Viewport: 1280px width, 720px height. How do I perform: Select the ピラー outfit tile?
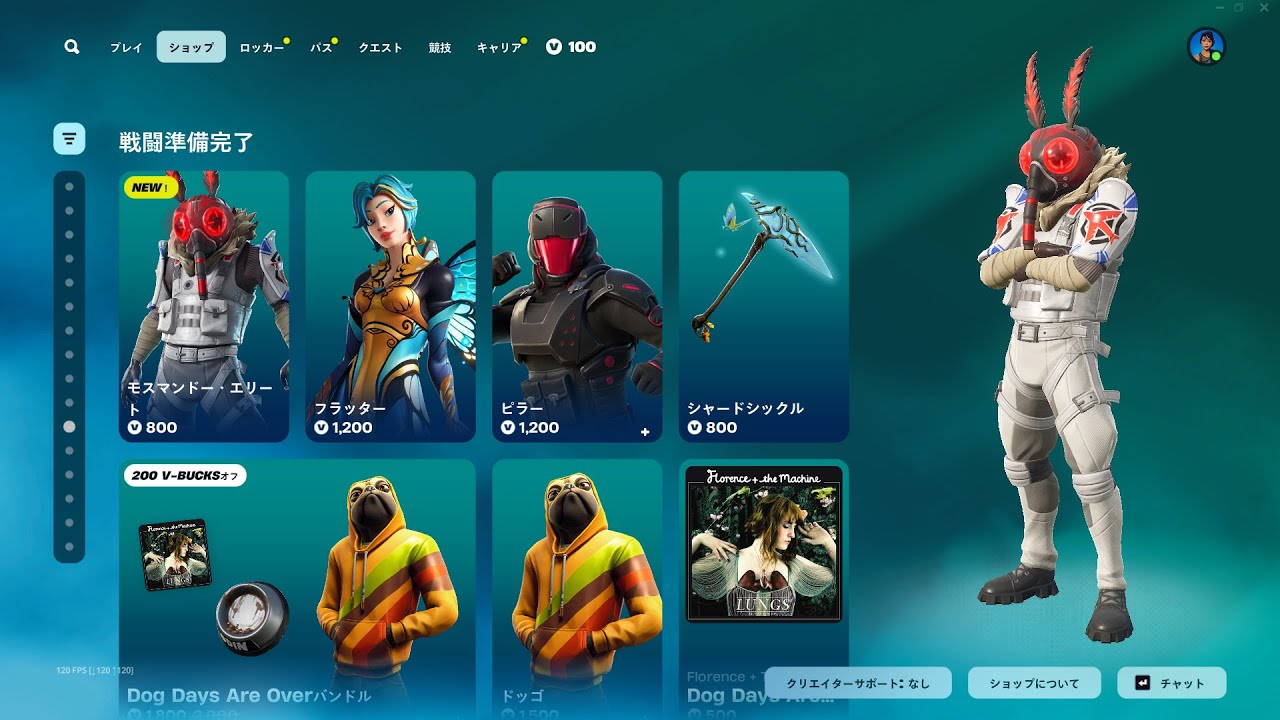click(577, 306)
